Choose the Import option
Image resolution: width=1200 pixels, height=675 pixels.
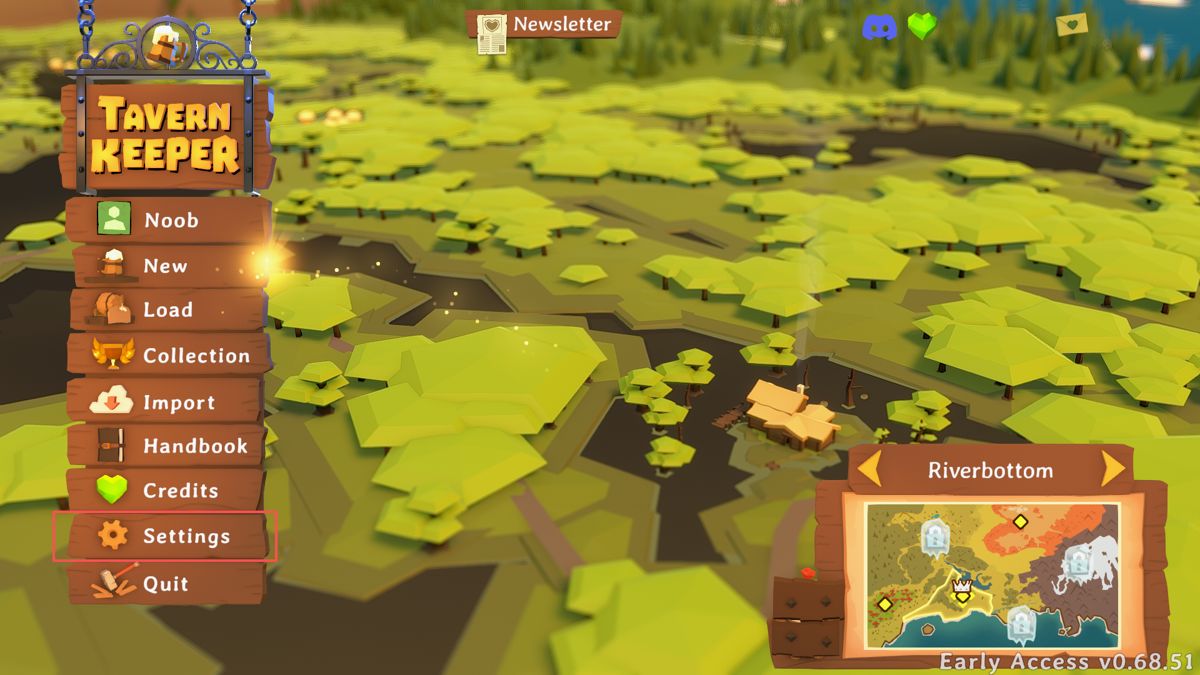coord(167,402)
